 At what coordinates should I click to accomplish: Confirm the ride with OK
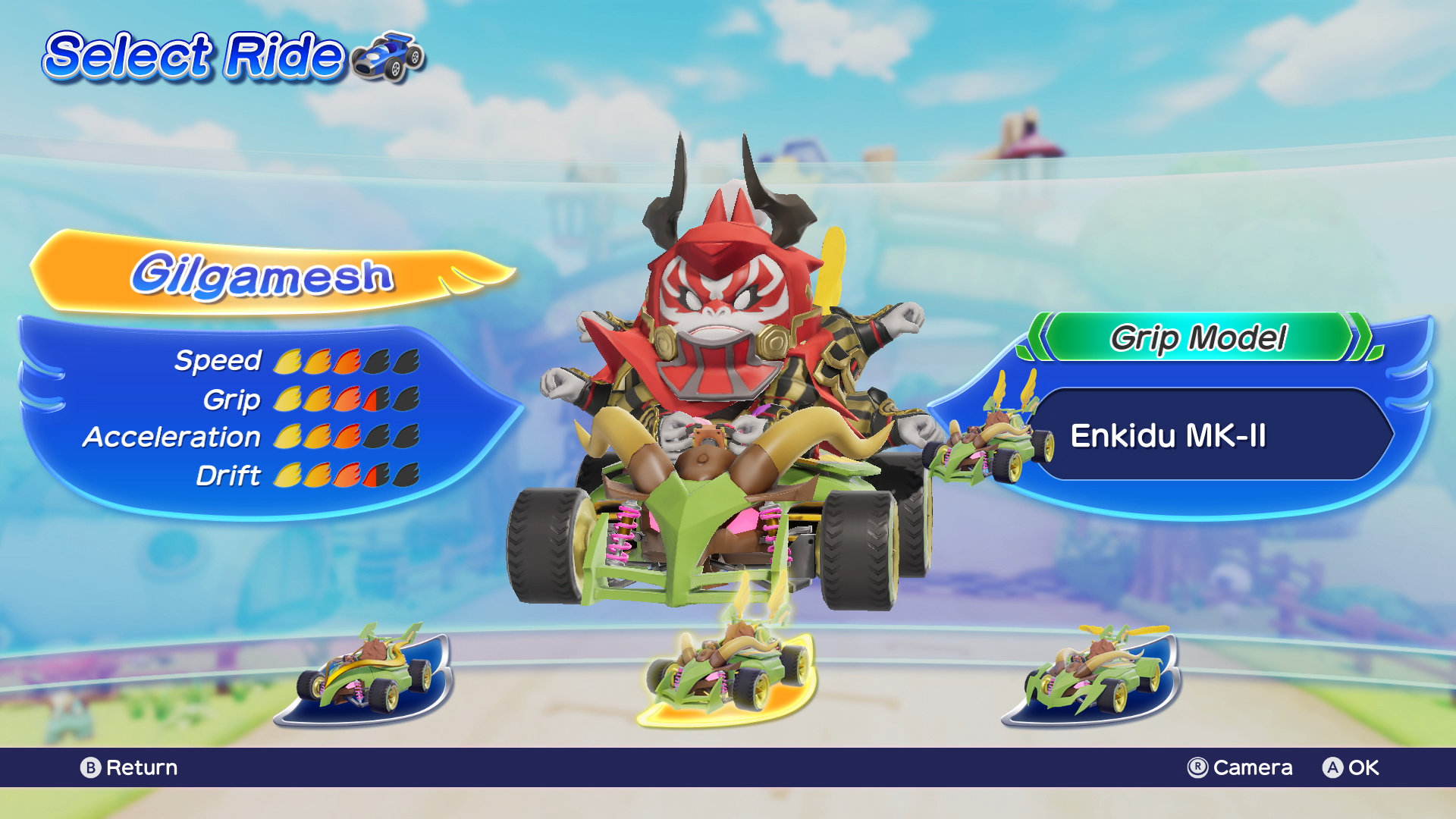coord(1351,767)
